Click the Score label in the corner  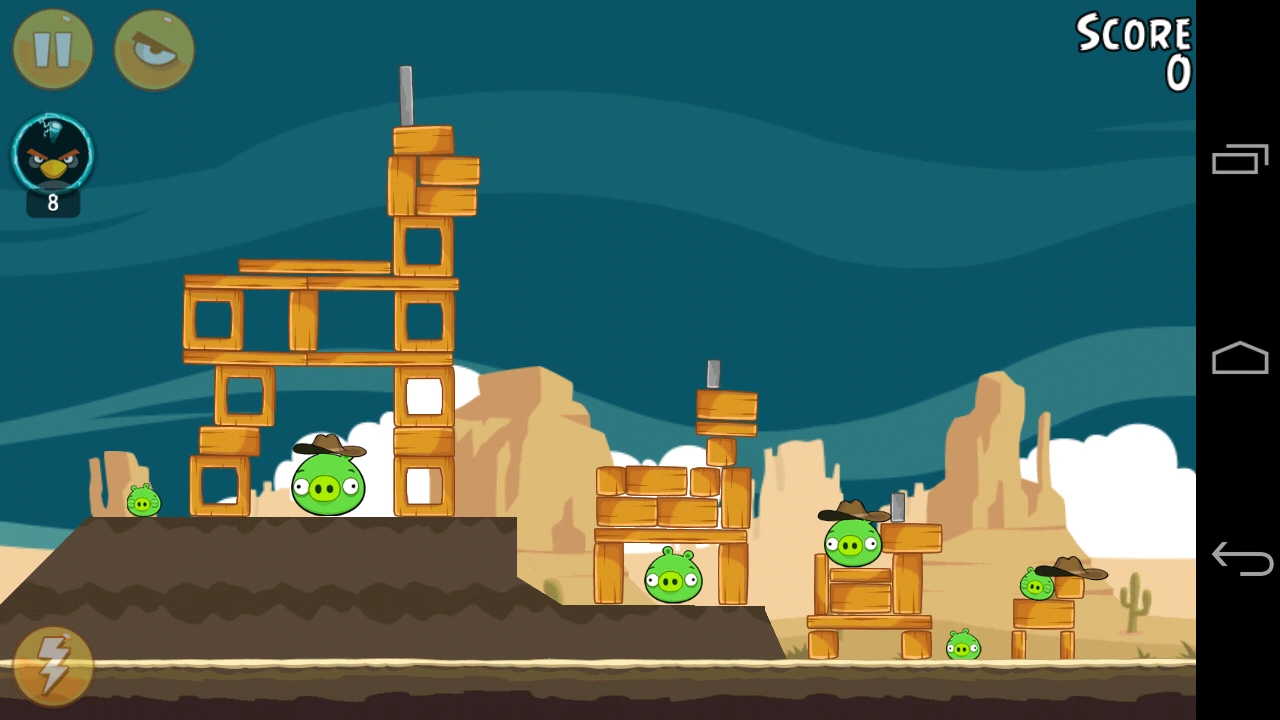1133,36
